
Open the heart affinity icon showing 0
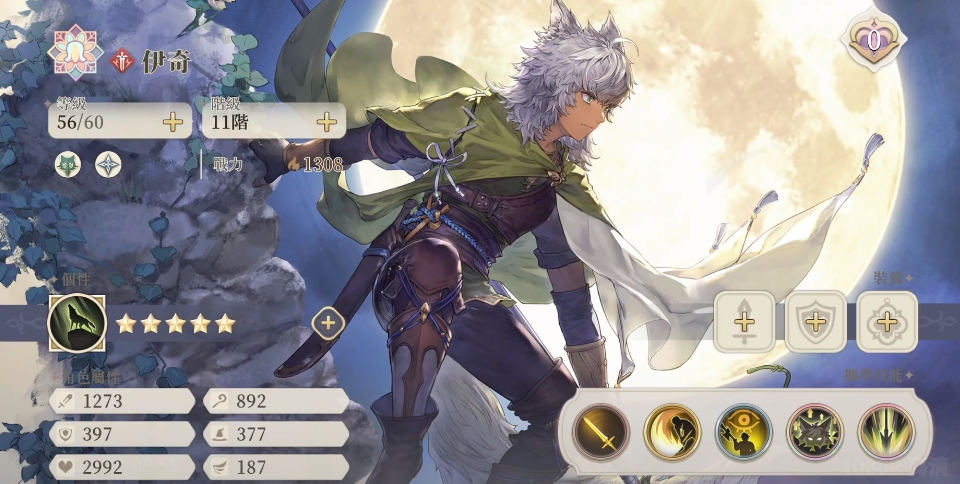(x=873, y=41)
